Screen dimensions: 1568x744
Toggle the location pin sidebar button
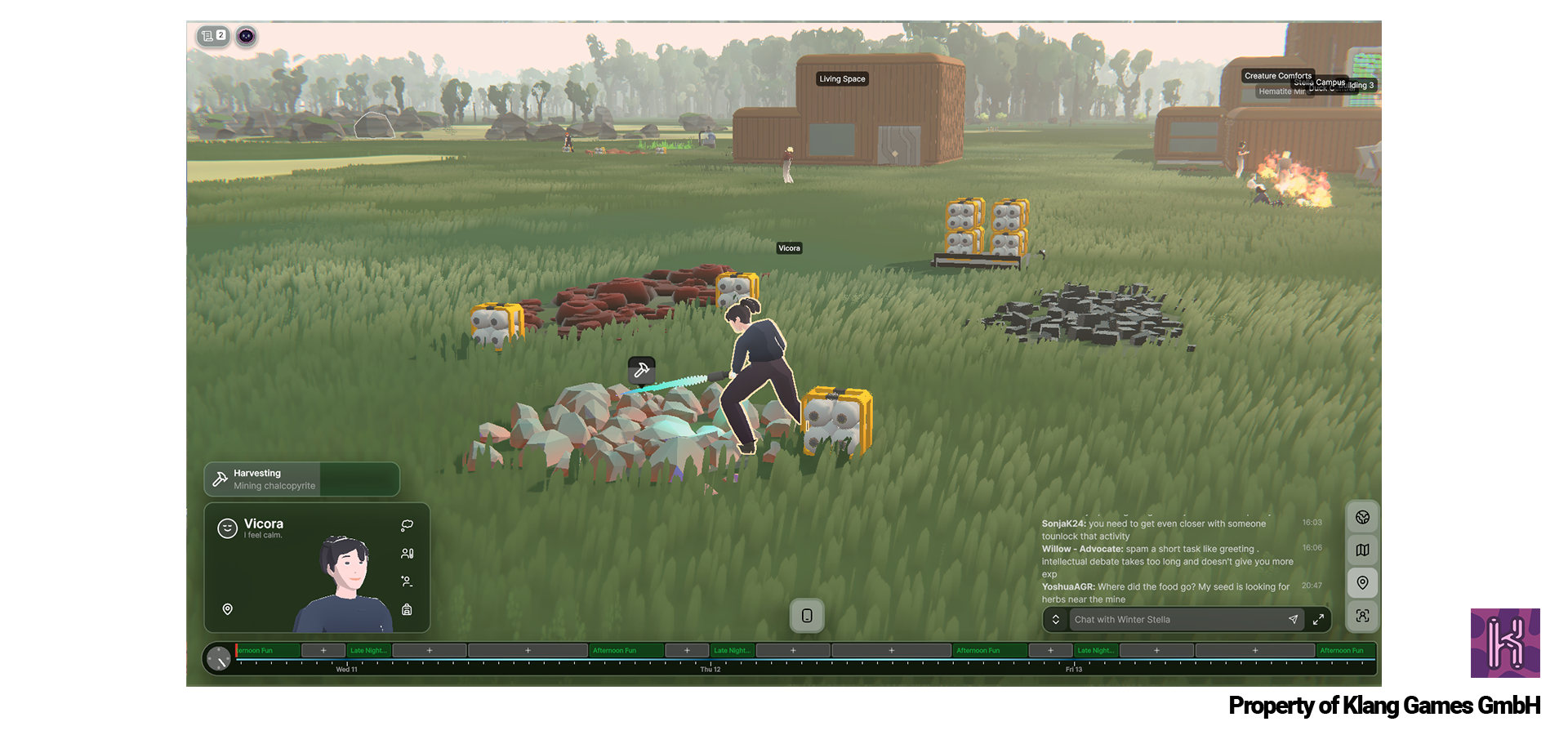click(x=1362, y=582)
